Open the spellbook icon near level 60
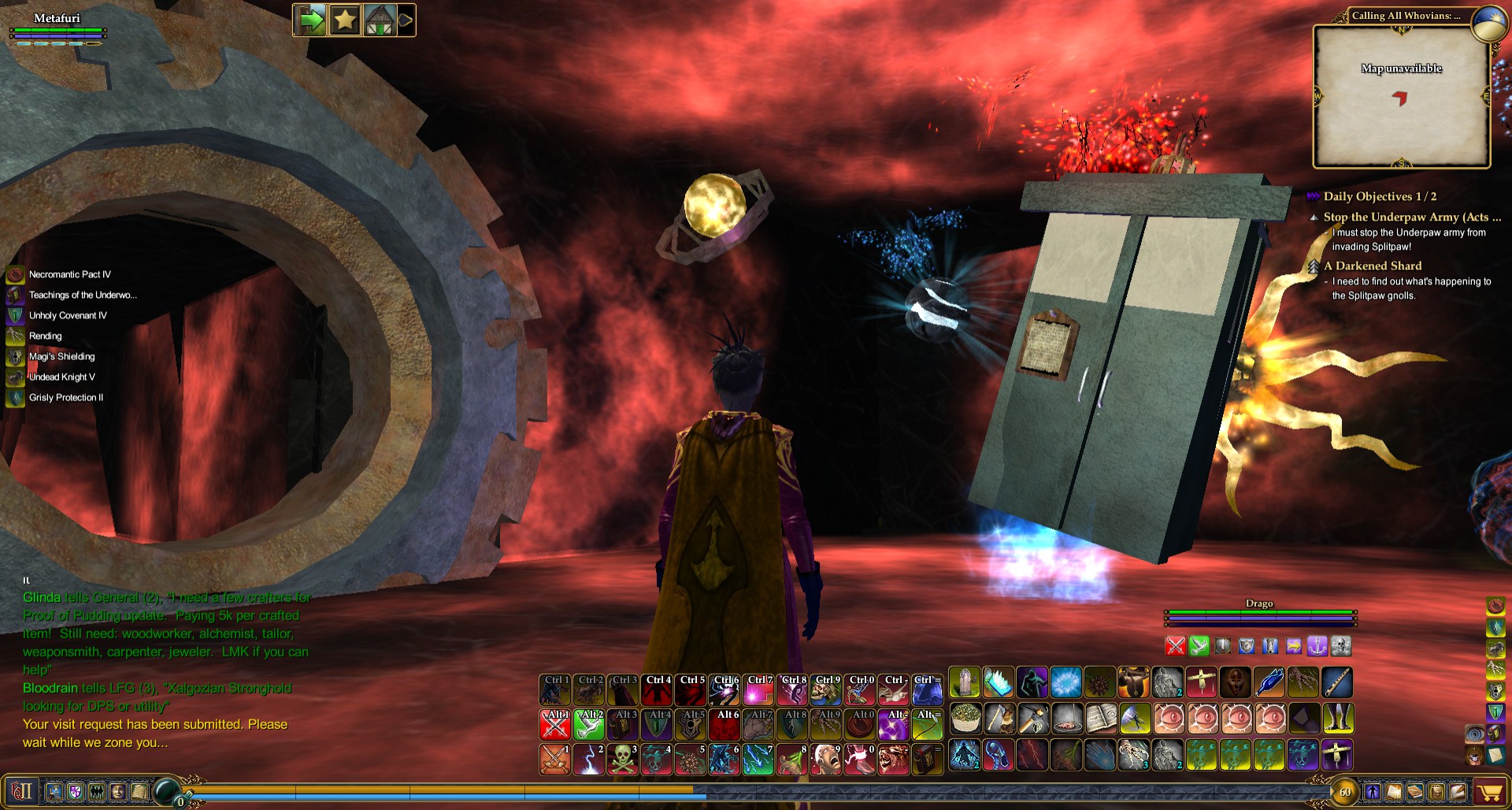The image size is (1512, 810). pos(1395,793)
